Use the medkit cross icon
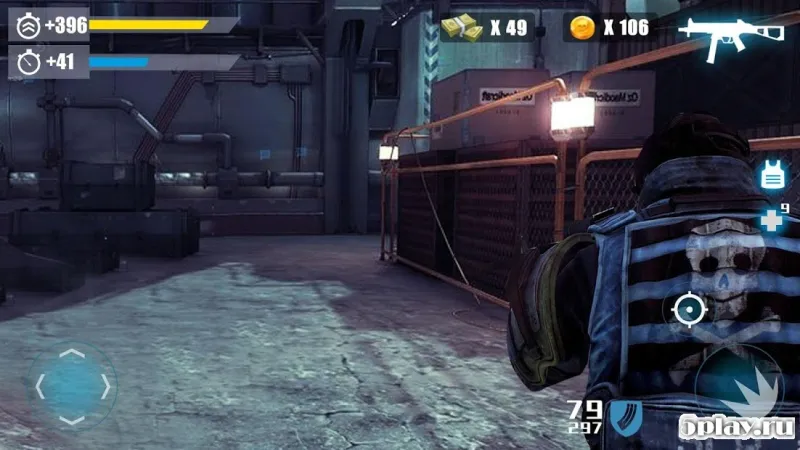The image size is (800, 450). click(x=772, y=221)
